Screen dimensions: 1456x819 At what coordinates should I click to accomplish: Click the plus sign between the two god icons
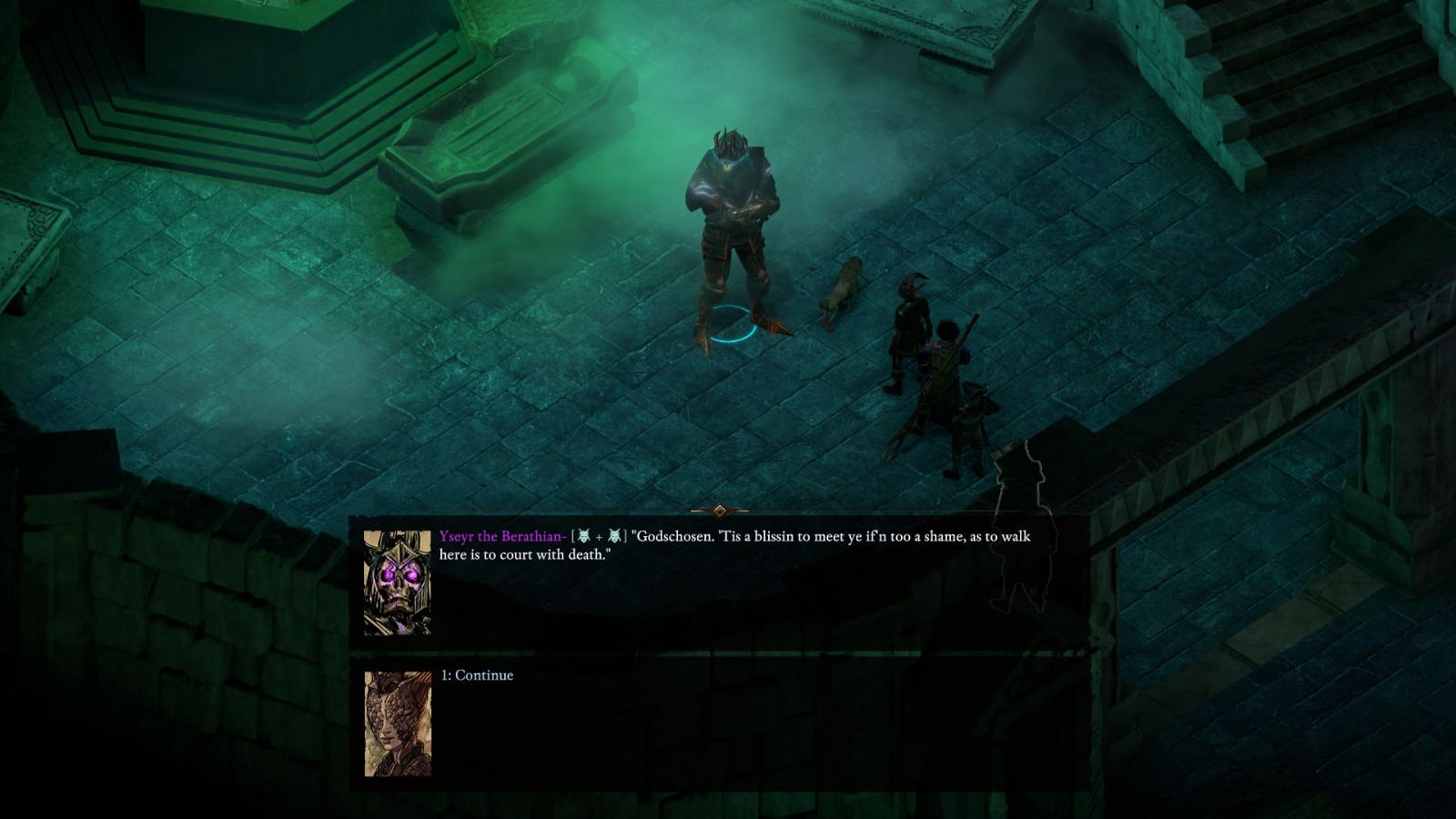598,538
